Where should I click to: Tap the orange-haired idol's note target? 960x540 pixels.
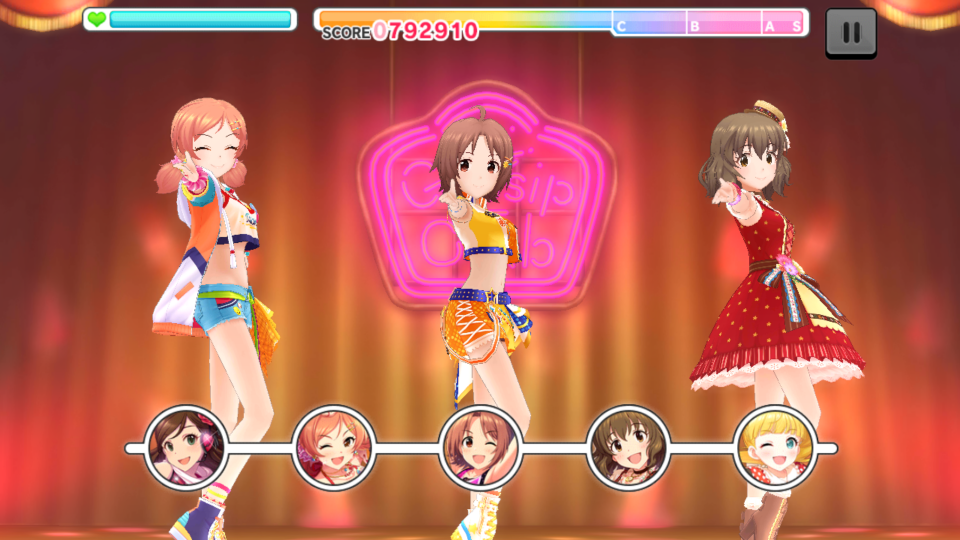click(334, 447)
